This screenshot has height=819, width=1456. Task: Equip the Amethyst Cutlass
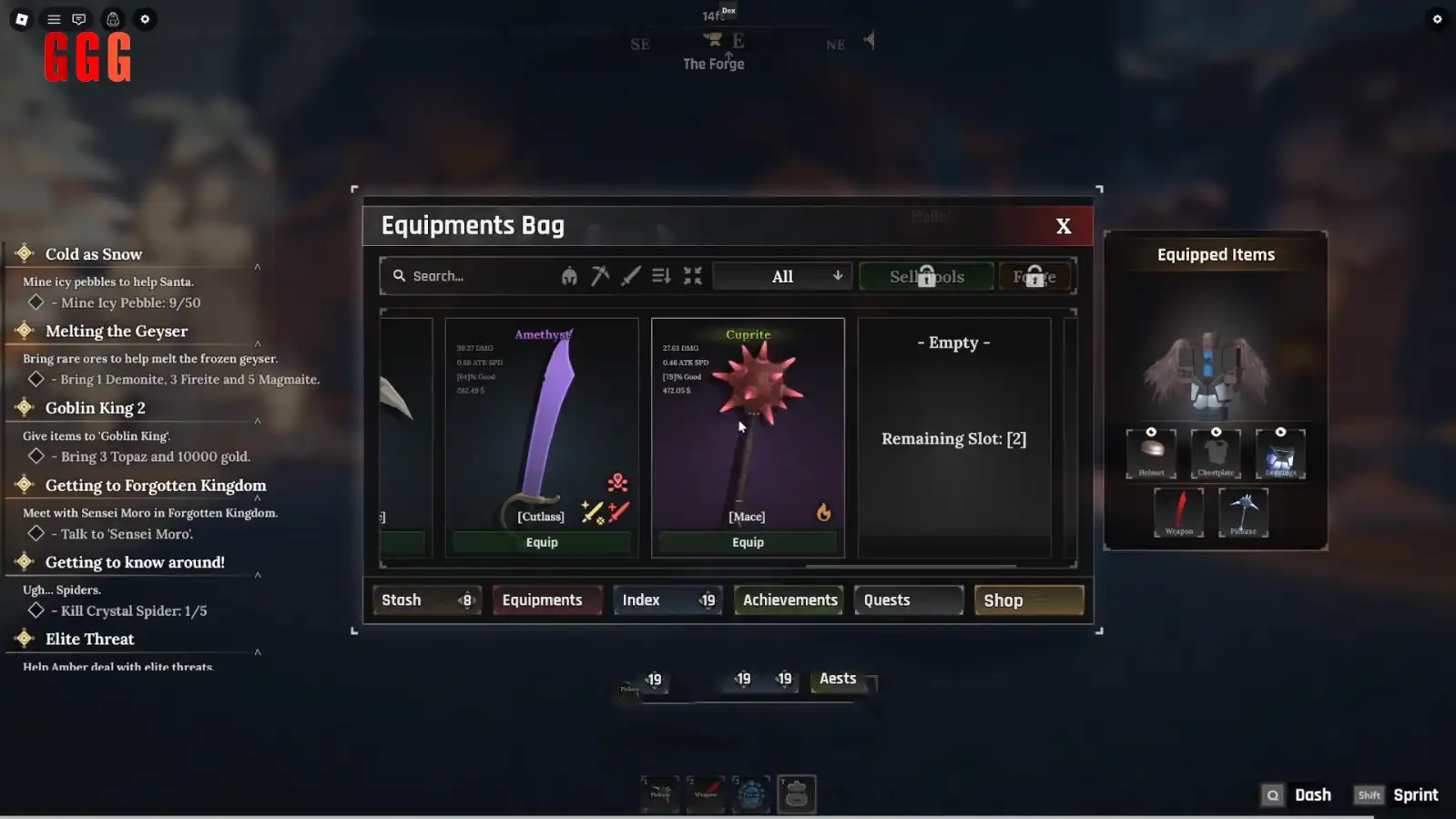pyautogui.click(x=542, y=542)
